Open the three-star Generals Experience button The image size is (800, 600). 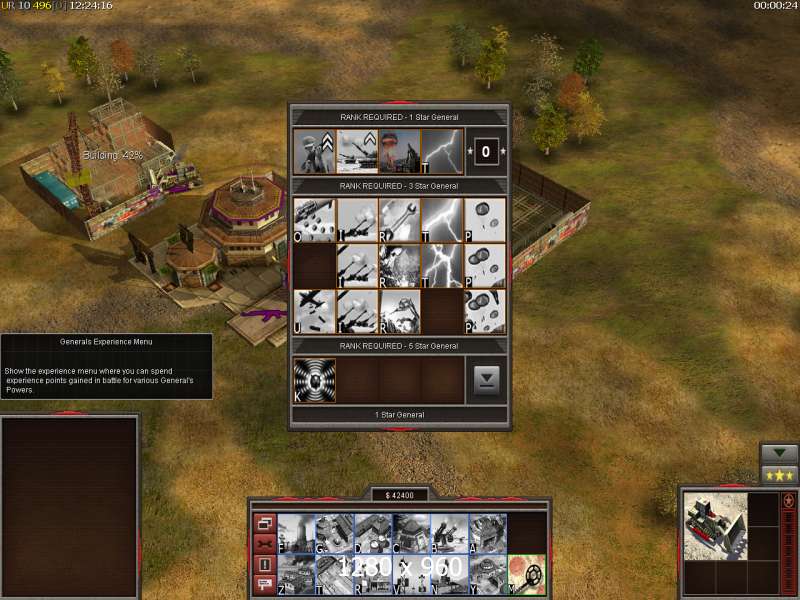pos(780,475)
